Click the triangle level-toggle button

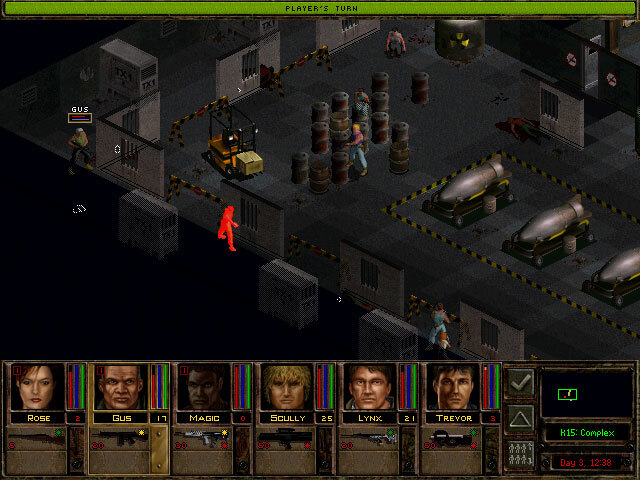click(520, 418)
